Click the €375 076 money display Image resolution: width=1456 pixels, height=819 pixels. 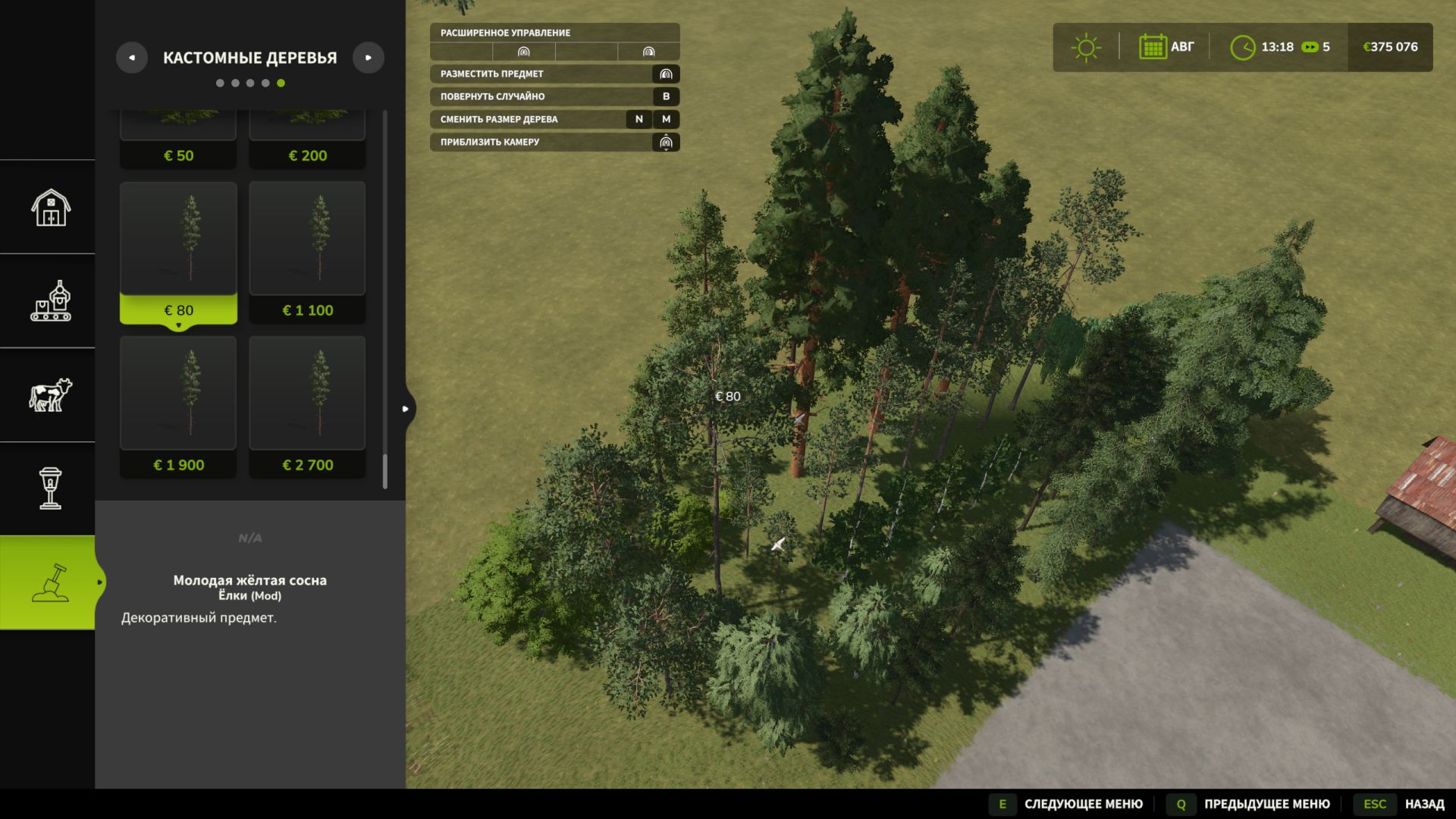[1390, 46]
